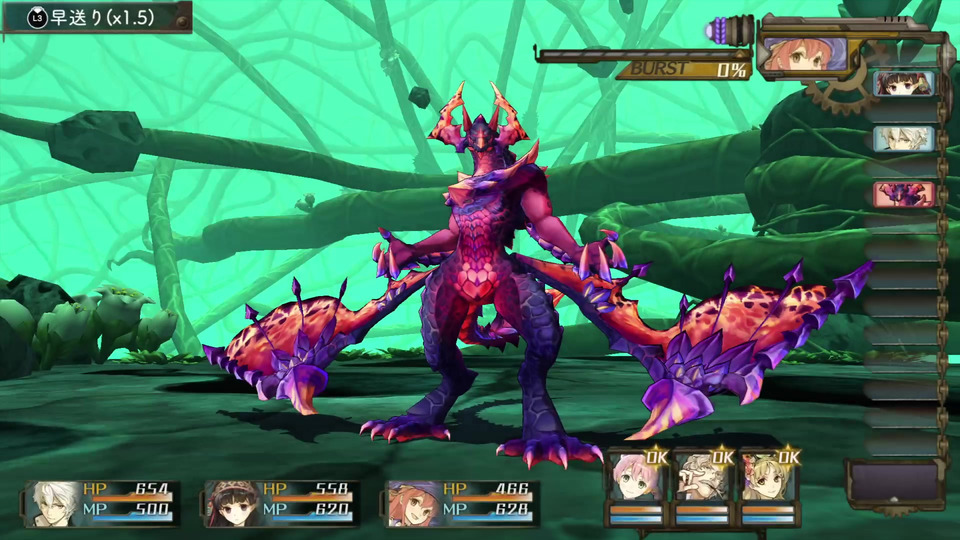Viewport: 960px width, 540px height.
Task: Pick the dark-haired girl's turn order portrait
Action: (904, 84)
